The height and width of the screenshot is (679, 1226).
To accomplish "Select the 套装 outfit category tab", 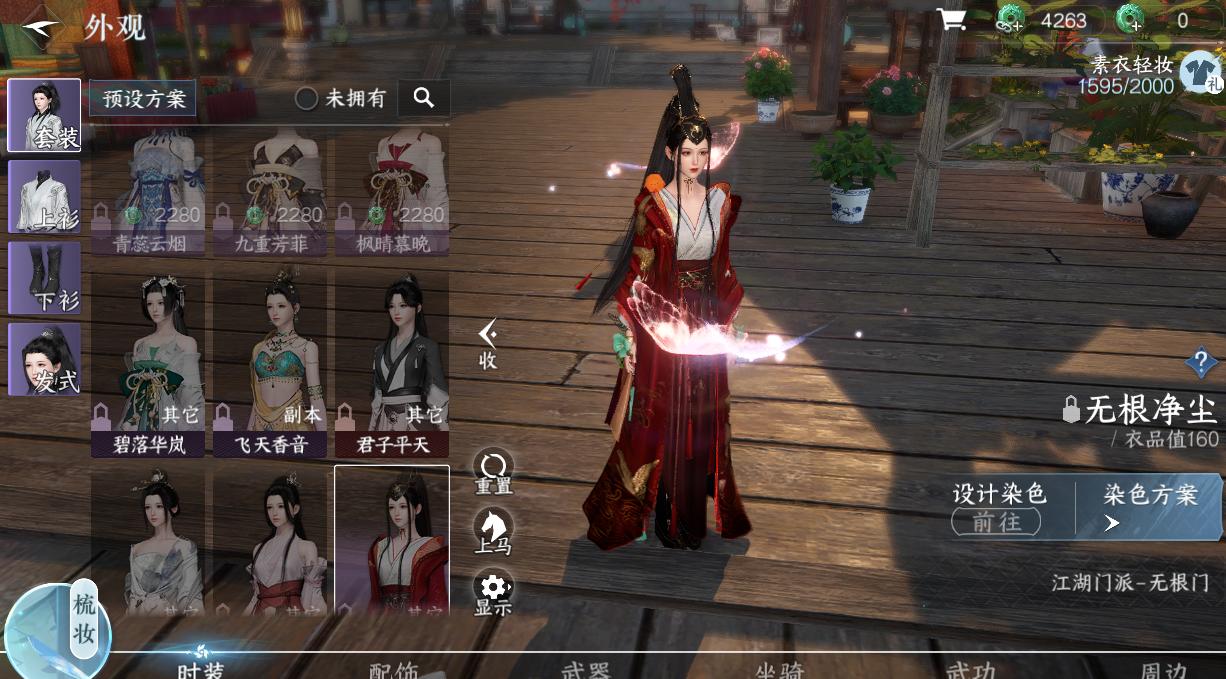I will tap(44, 116).
